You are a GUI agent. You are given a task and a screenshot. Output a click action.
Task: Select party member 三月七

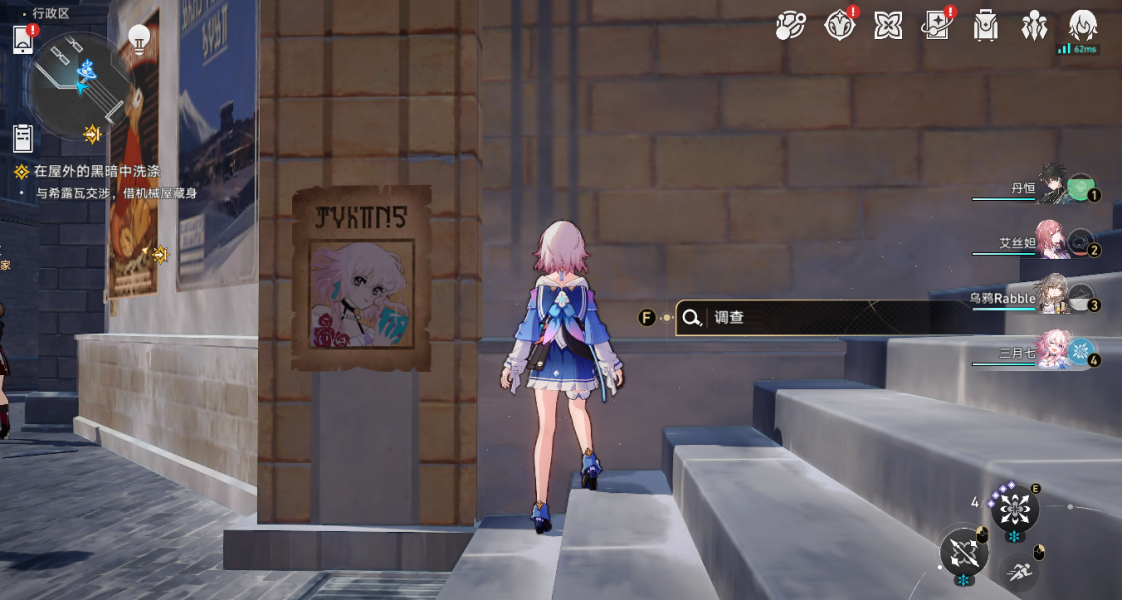coord(1050,352)
